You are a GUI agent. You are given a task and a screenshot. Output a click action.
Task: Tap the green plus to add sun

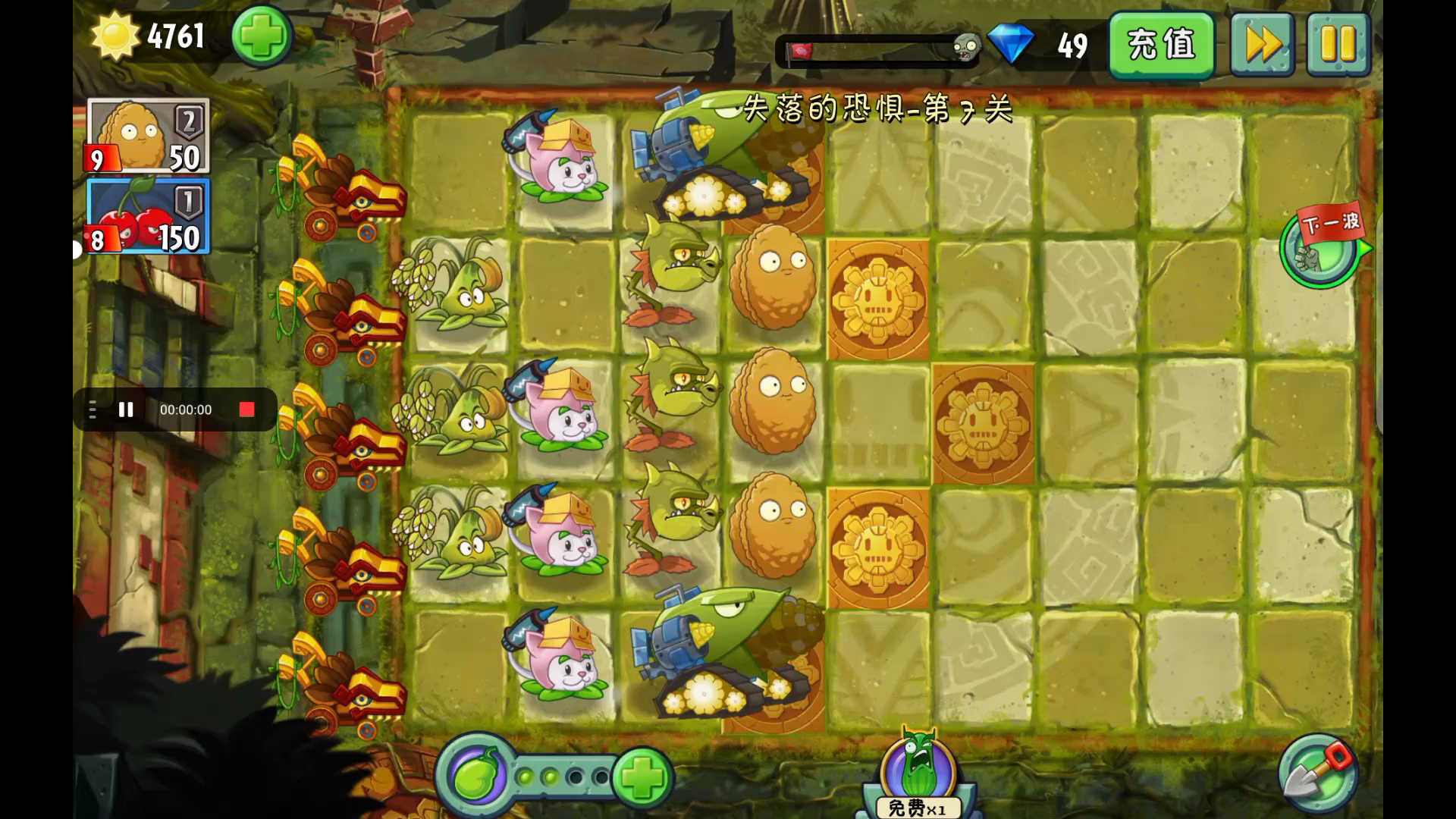click(262, 36)
